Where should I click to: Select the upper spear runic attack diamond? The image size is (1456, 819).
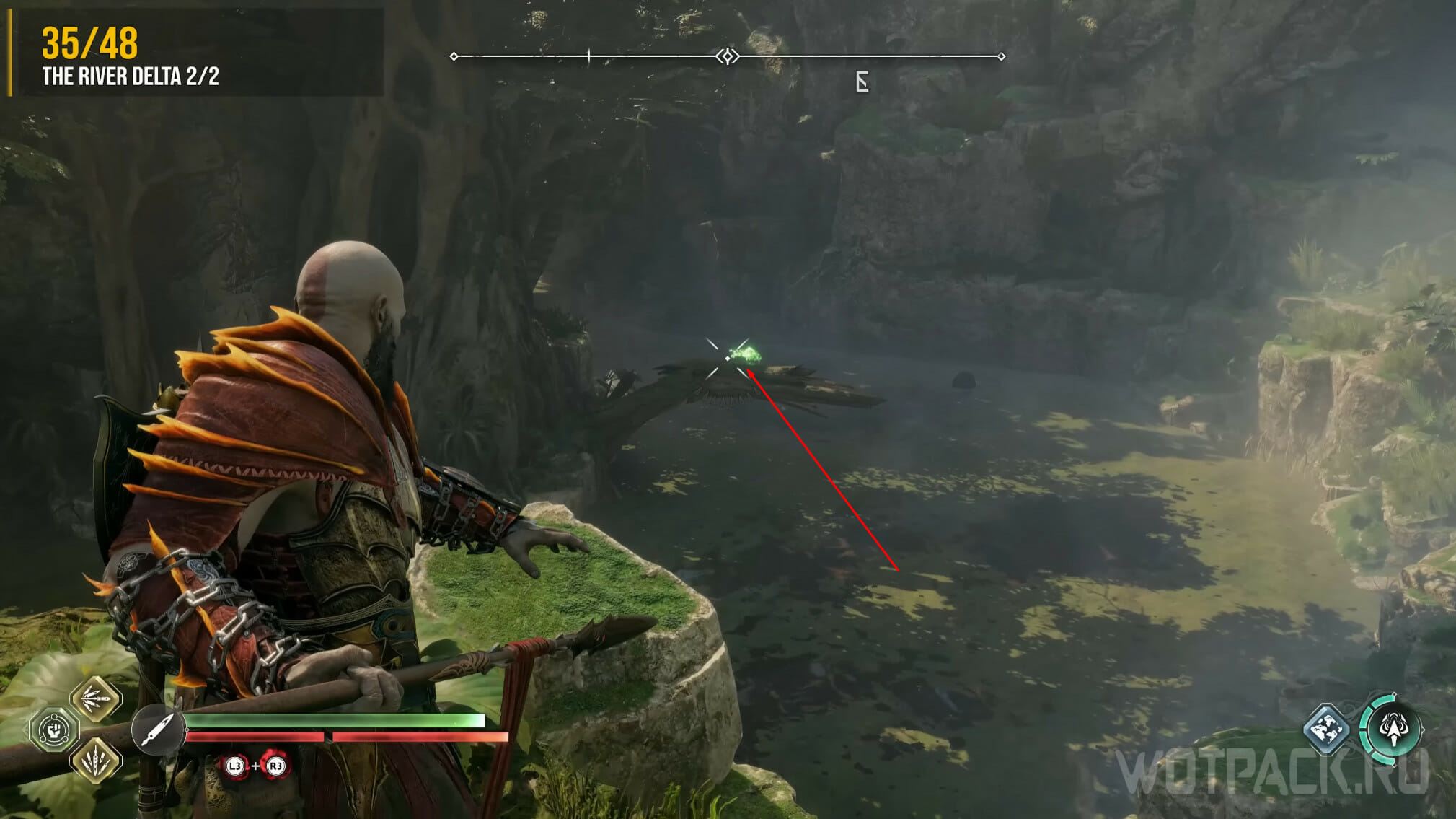point(96,698)
